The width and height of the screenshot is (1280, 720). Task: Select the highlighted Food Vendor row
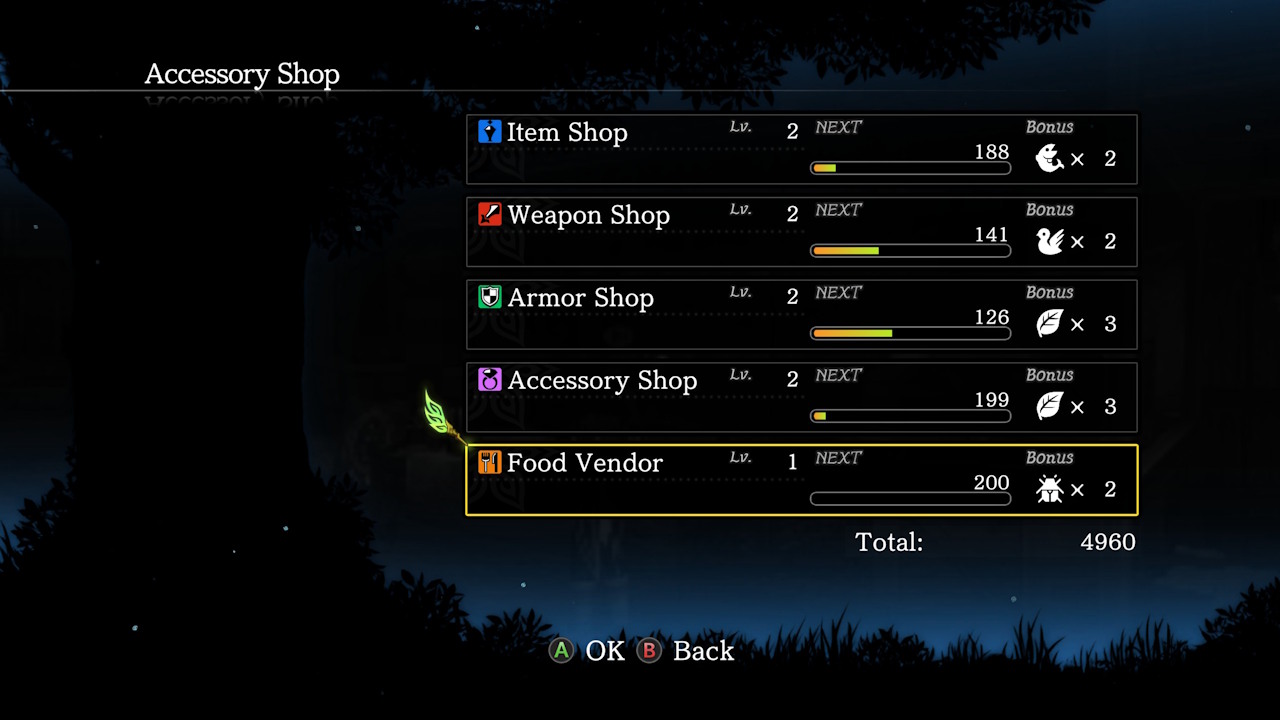(x=800, y=478)
